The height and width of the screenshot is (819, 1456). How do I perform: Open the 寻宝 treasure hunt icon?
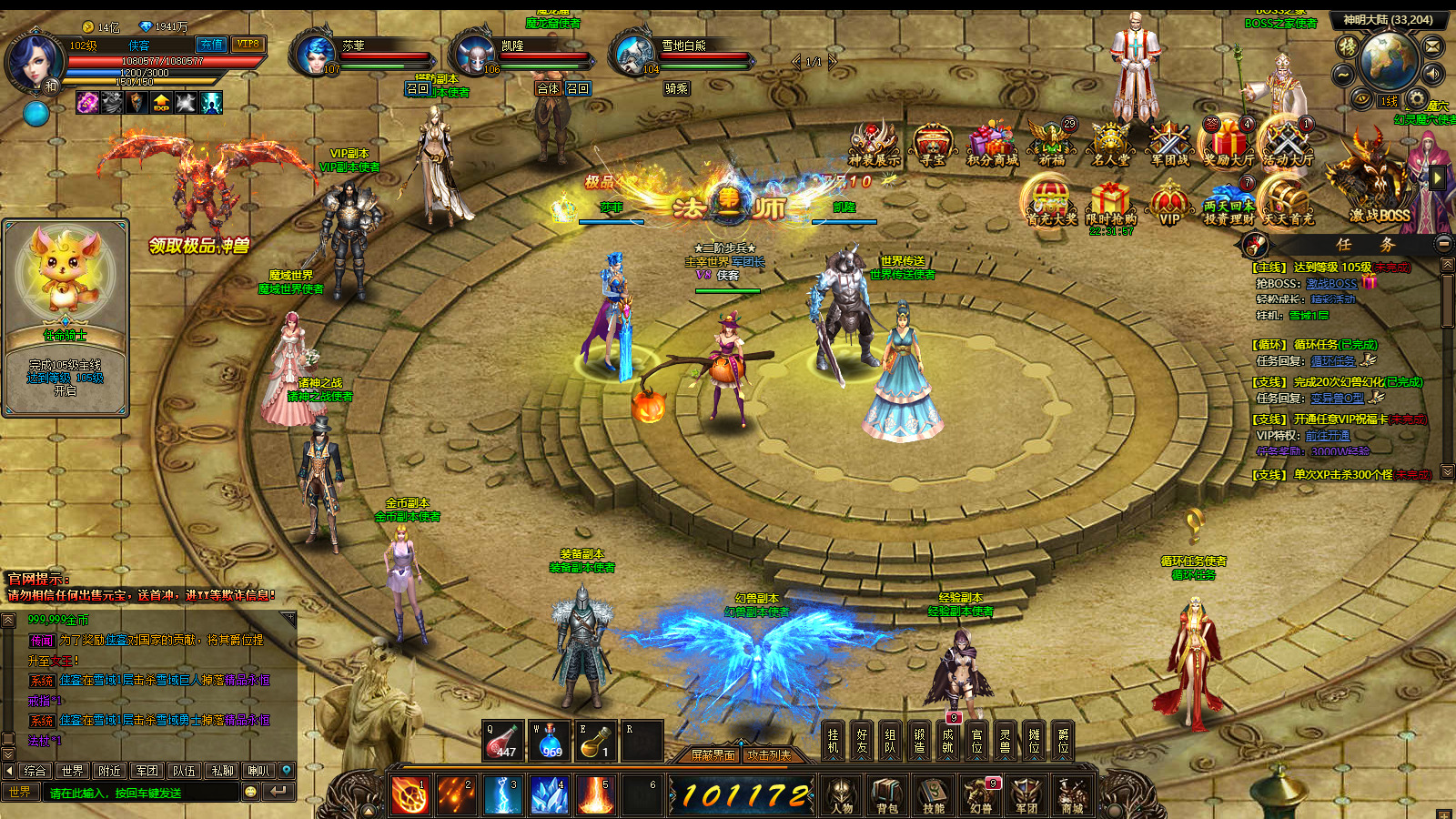[933, 146]
